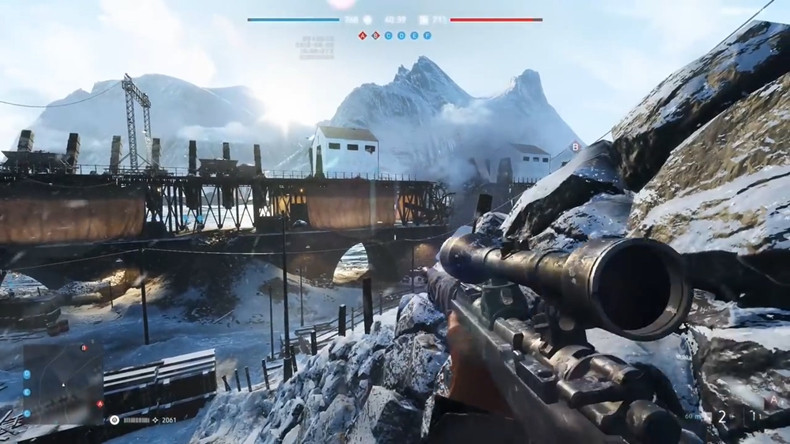790x444 pixels.
Task: Select the floating B objective marker near the building
Action: click(575, 147)
